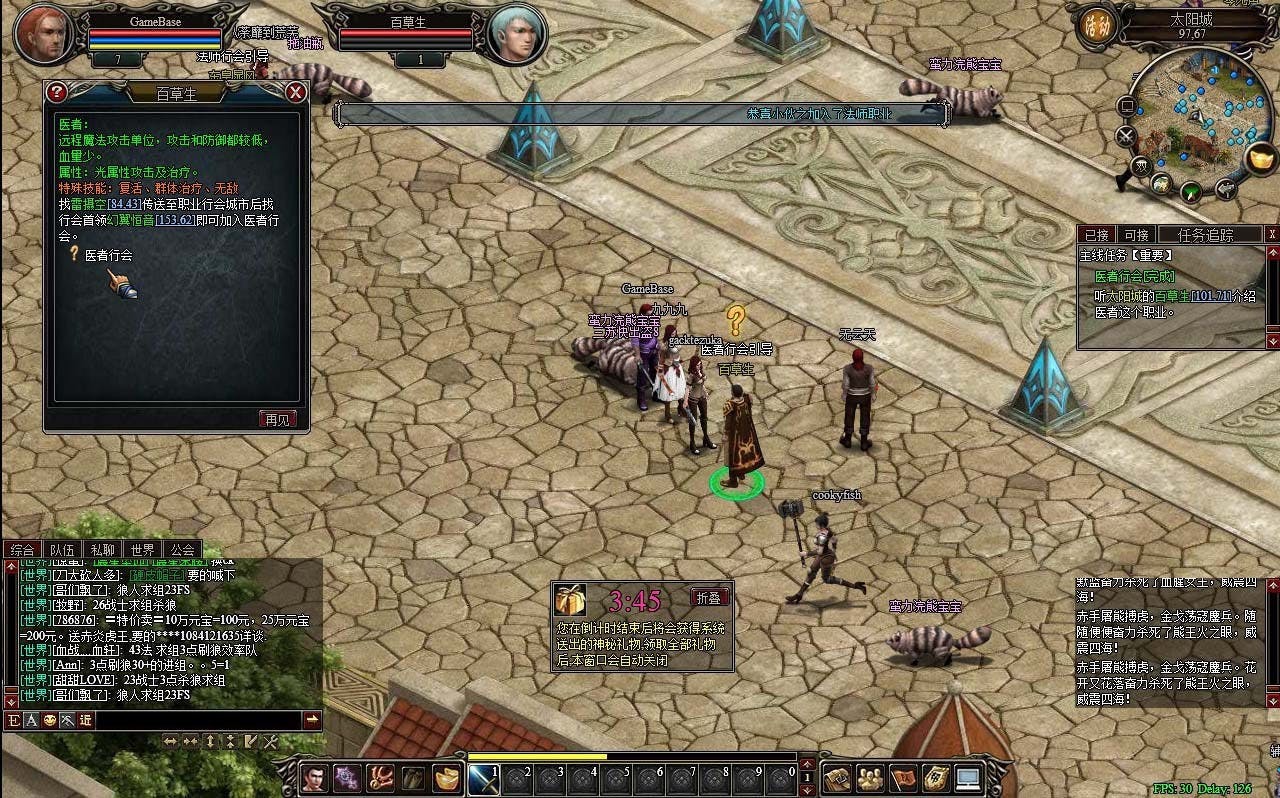Screen dimensions: 1280x798
Task: Open the computer system menu icon
Action: pyautogui.click(x=968, y=778)
